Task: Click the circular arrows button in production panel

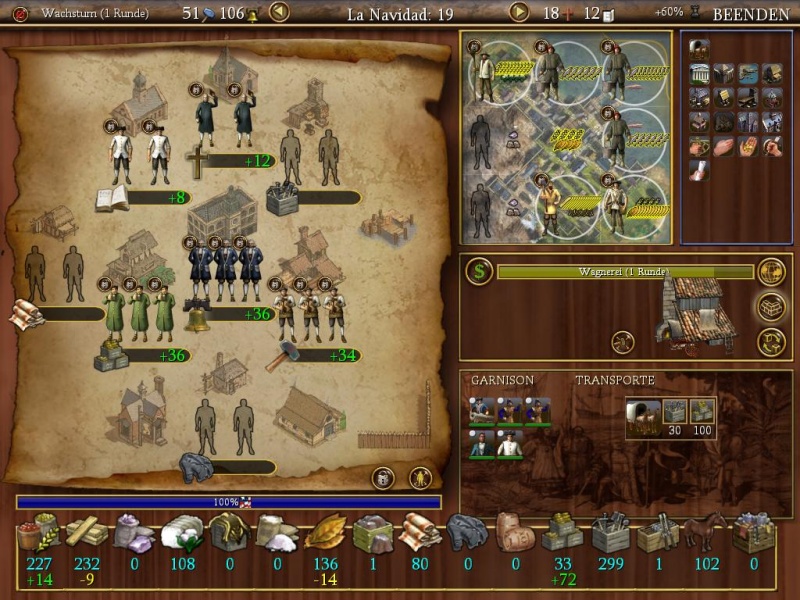Action: point(771,341)
